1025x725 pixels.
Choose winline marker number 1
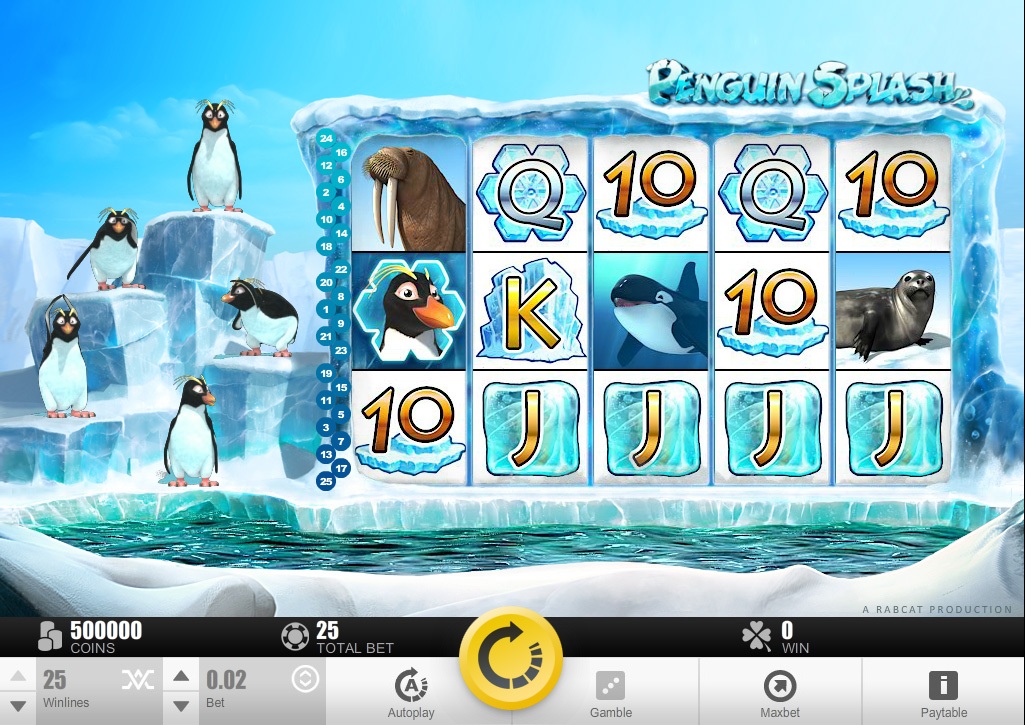pyautogui.click(x=326, y=310)
